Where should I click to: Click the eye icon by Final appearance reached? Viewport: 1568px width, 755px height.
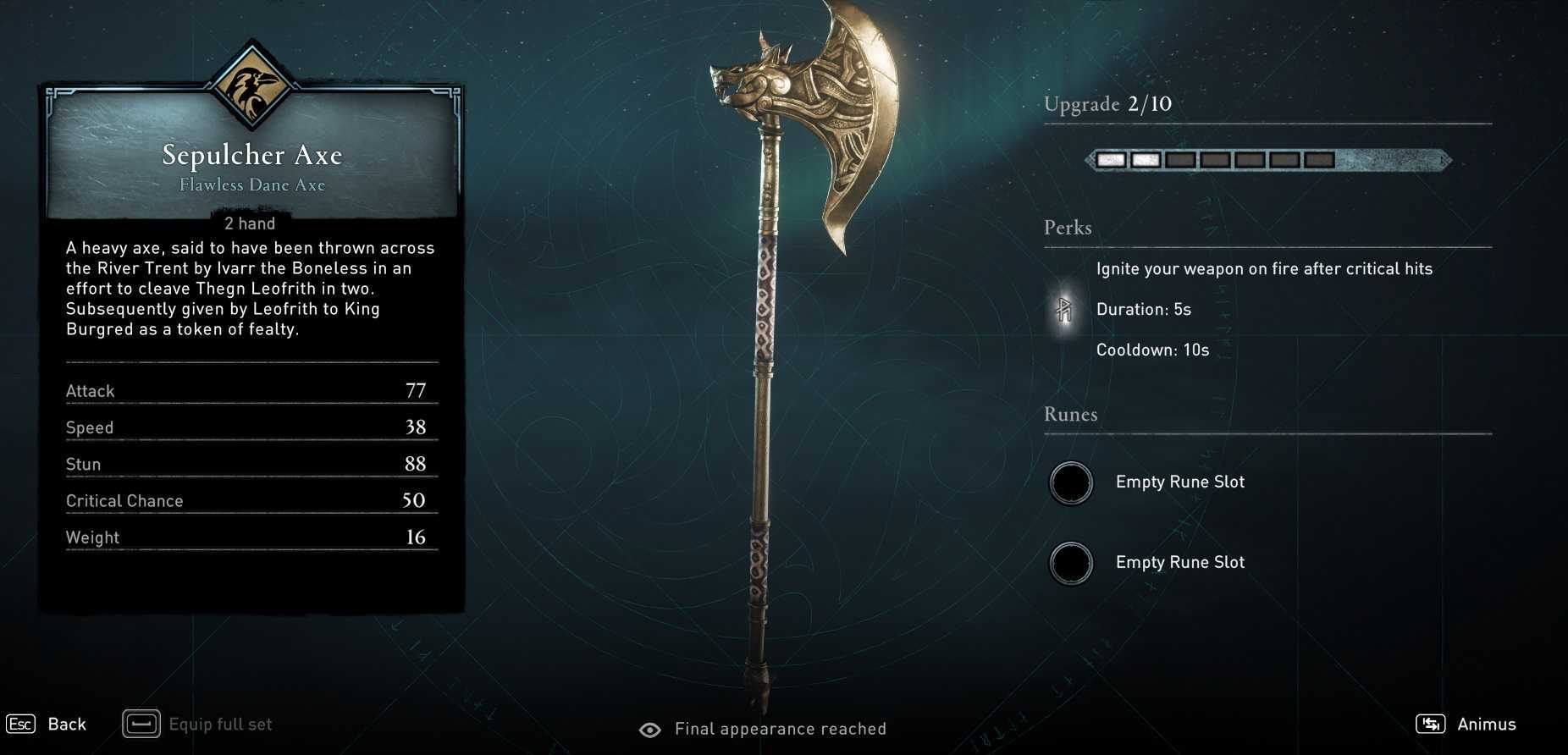click(650, 730)
